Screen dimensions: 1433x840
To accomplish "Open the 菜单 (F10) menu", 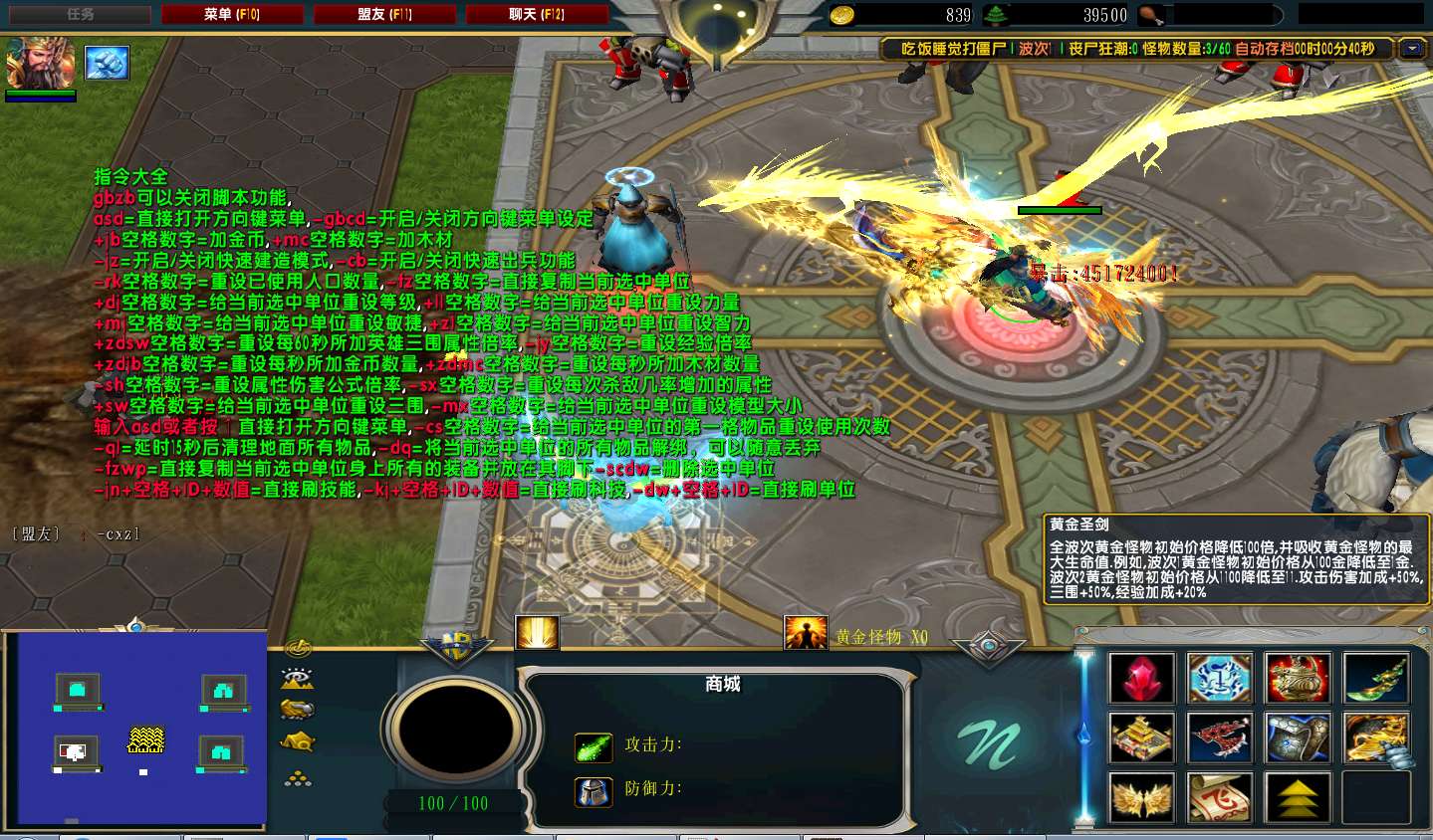I will tap(232, 14).
